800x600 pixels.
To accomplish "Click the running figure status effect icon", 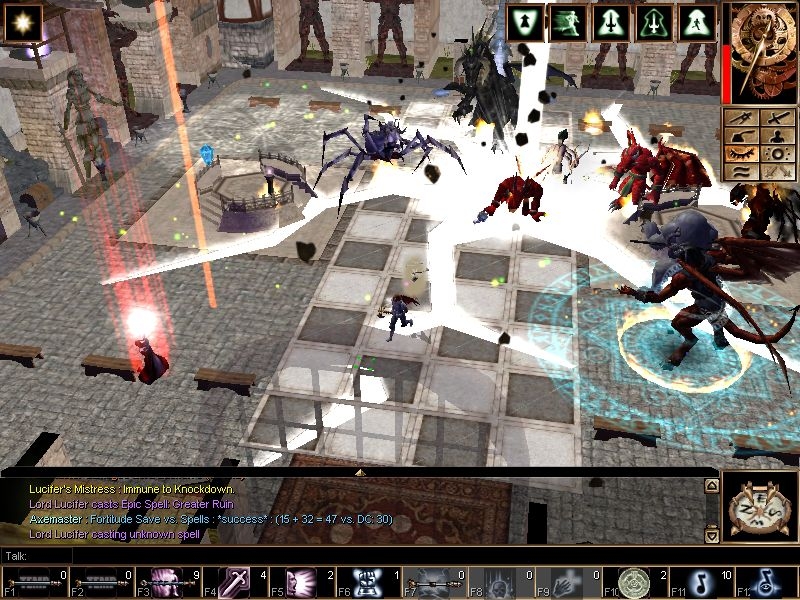I will click(x=568, y=22).
